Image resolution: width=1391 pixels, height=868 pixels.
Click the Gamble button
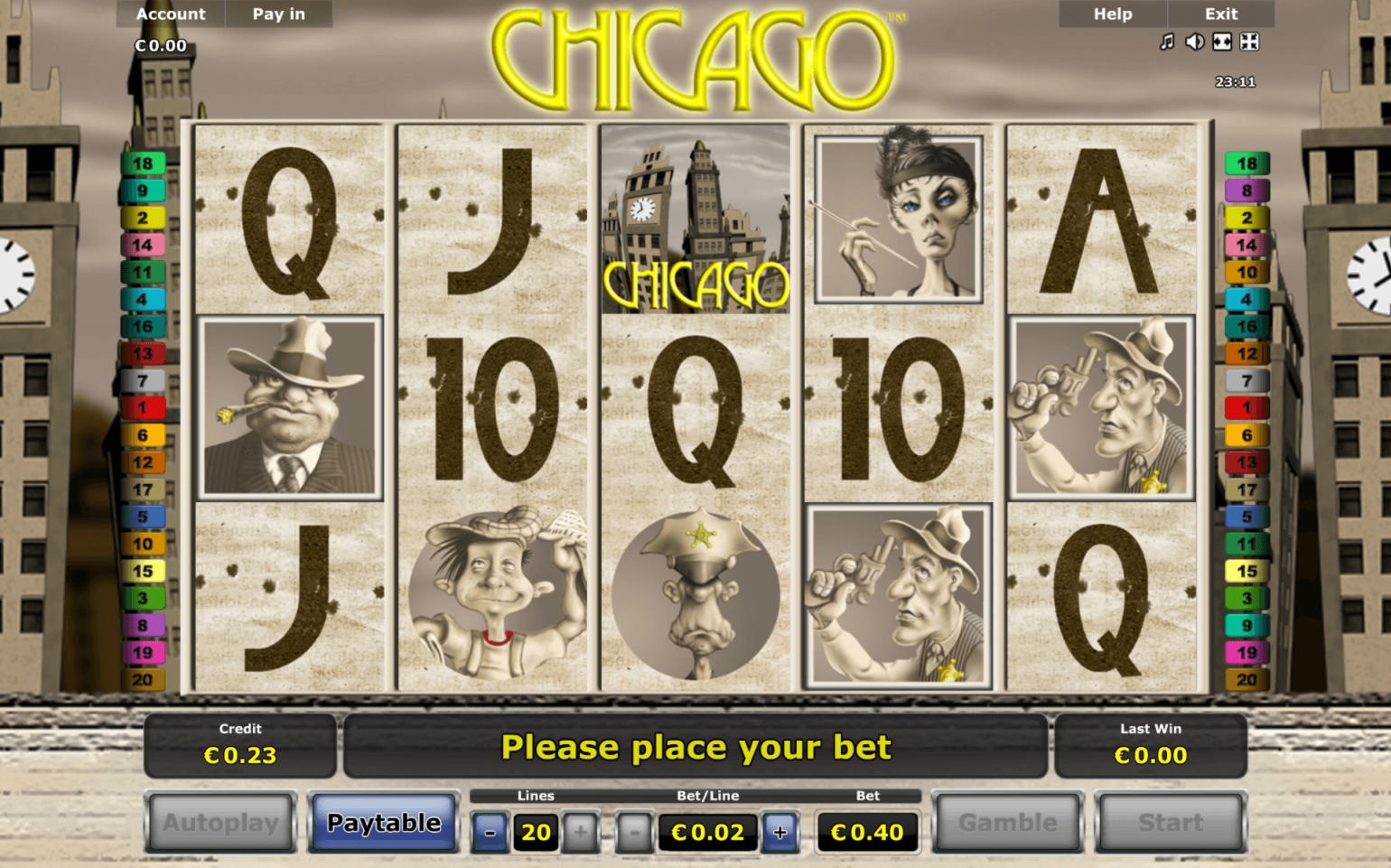1008,822
